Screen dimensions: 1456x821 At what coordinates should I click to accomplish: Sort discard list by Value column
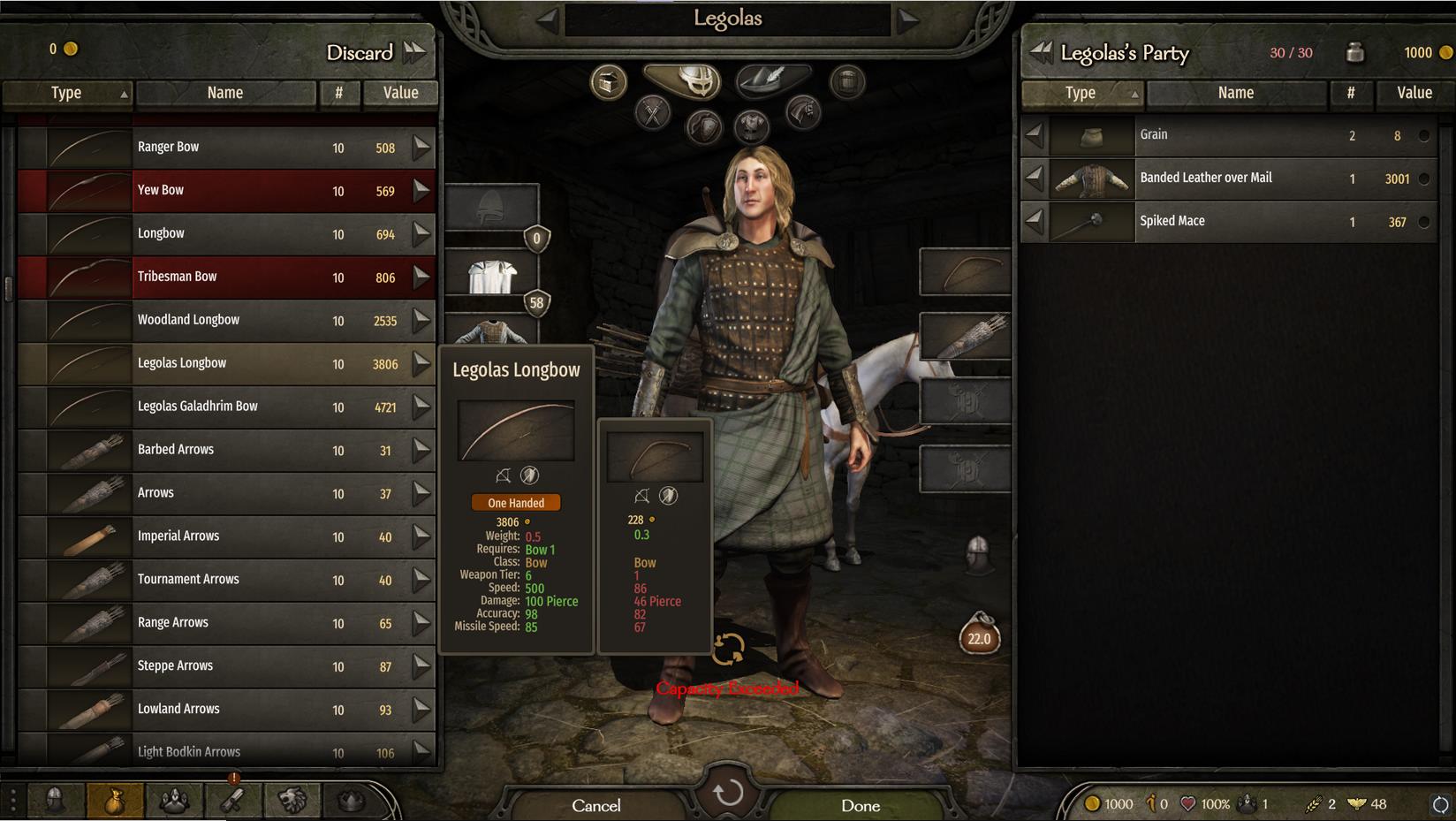coord(400,93)
